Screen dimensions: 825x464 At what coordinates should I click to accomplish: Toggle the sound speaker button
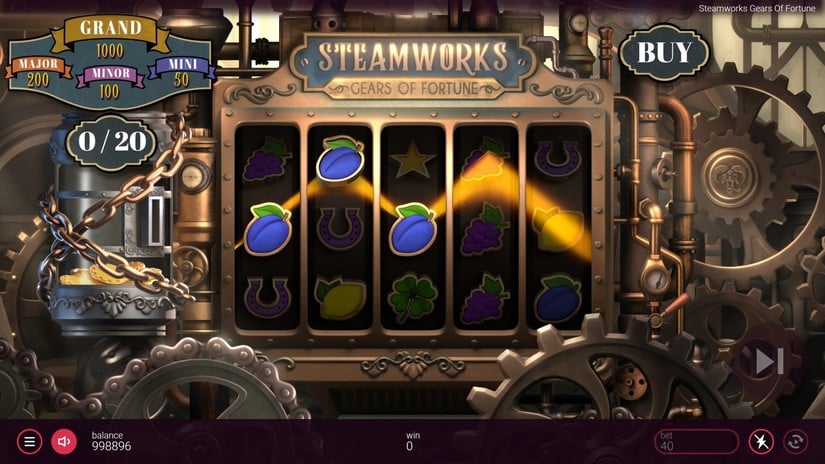click(64, 441)
